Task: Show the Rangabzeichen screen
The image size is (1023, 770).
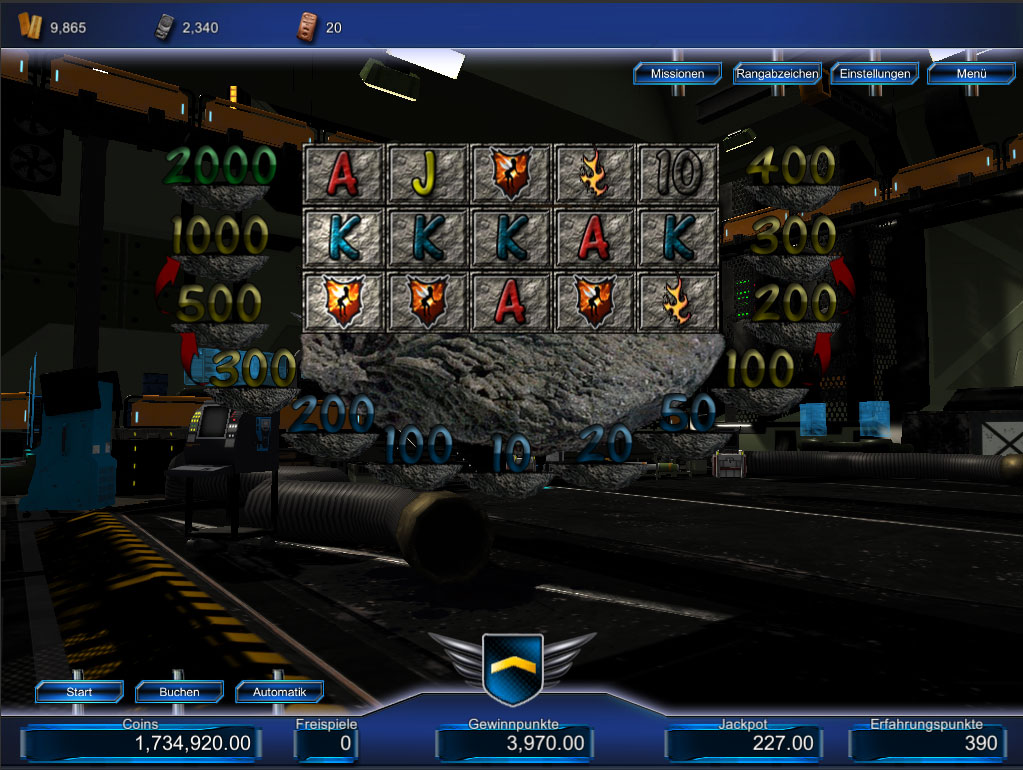Action: [x=777, y=73]
